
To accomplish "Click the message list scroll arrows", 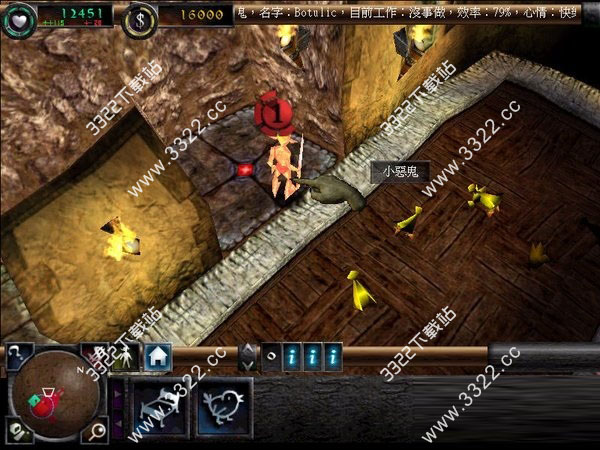I will tap(248, 356).
